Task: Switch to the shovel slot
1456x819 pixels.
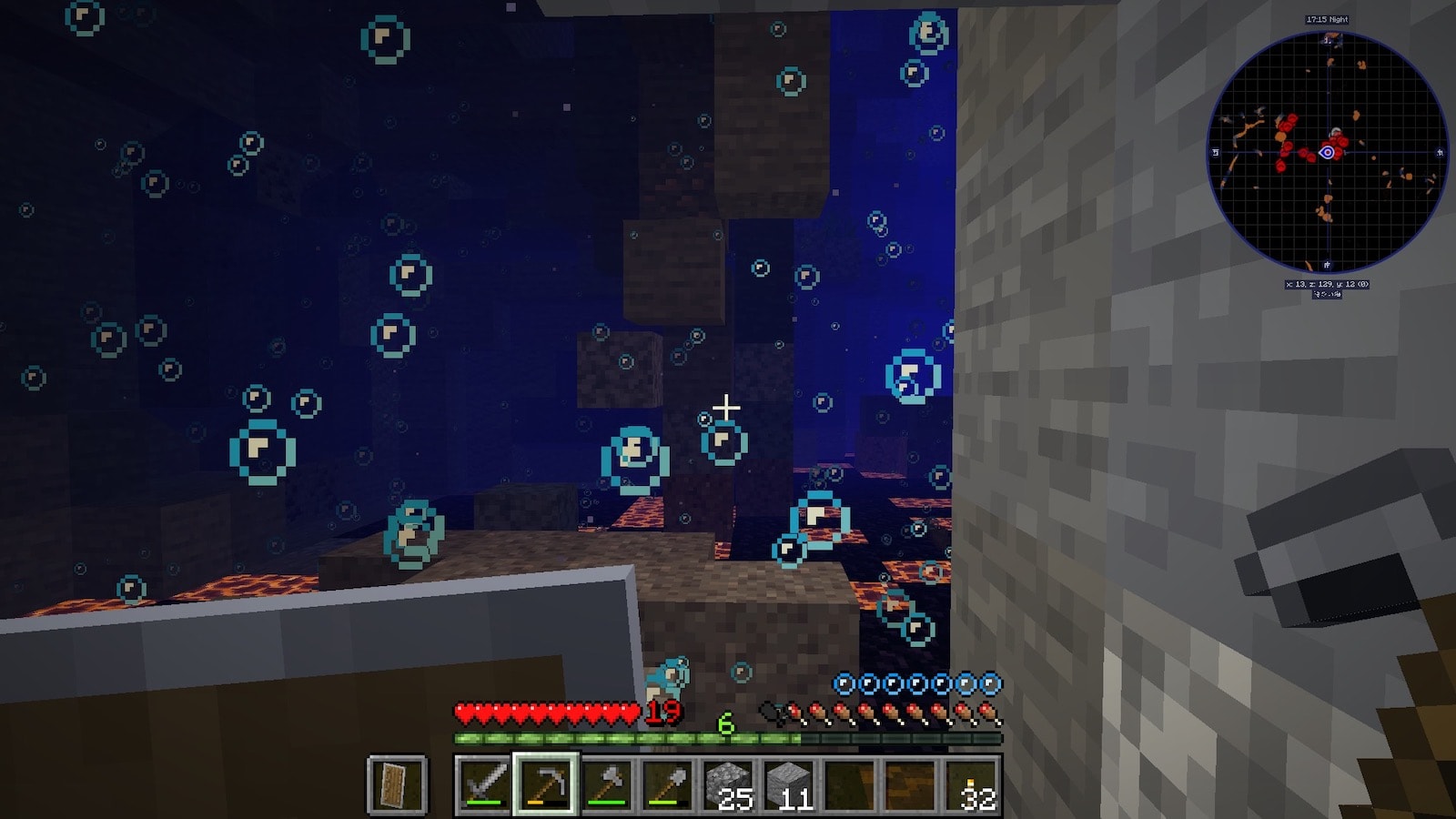Action: pyautogui.click(x=667, y=783)
